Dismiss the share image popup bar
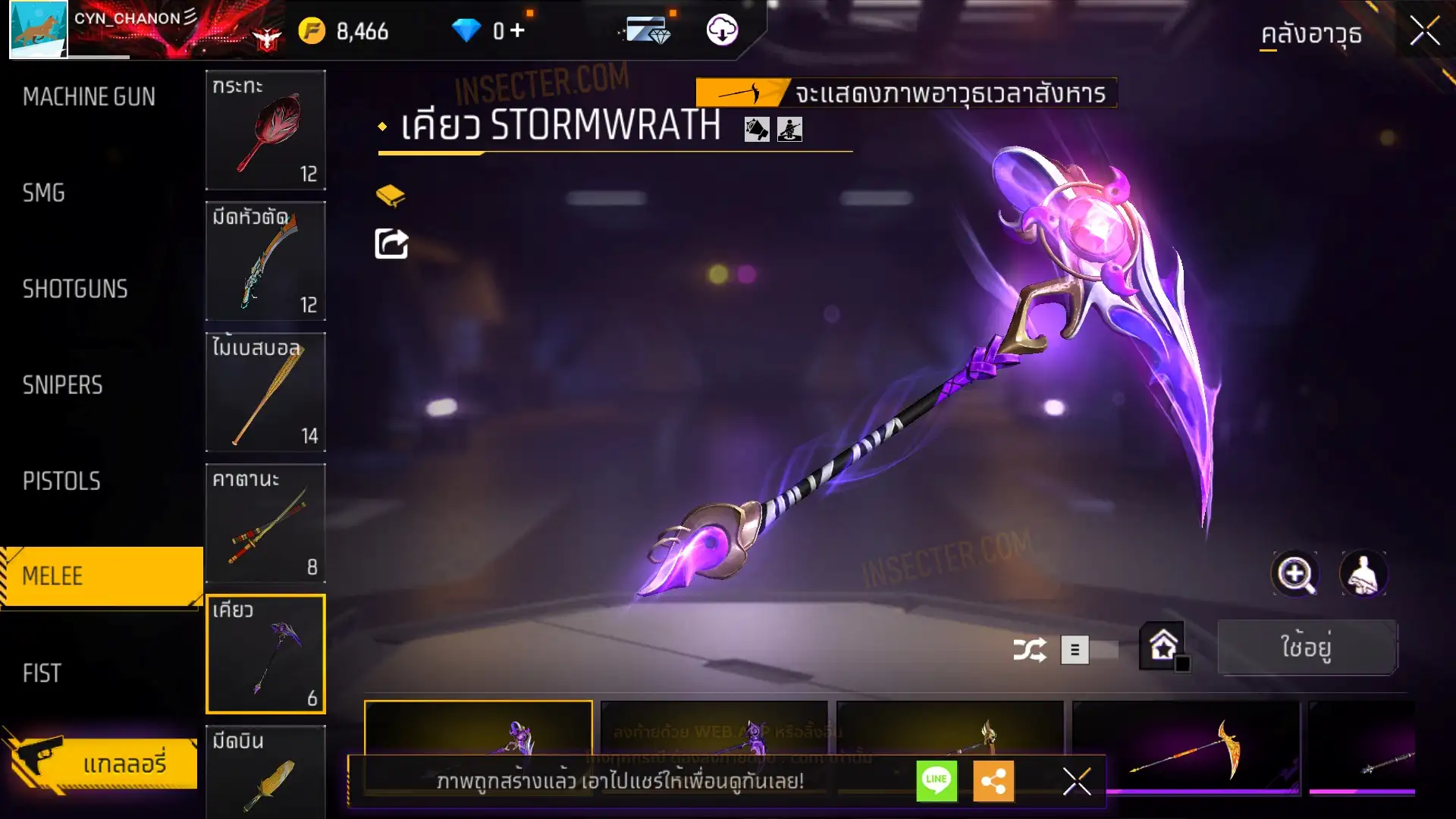The width and height of the screenshot is (1456, 819). [1076, 780]
